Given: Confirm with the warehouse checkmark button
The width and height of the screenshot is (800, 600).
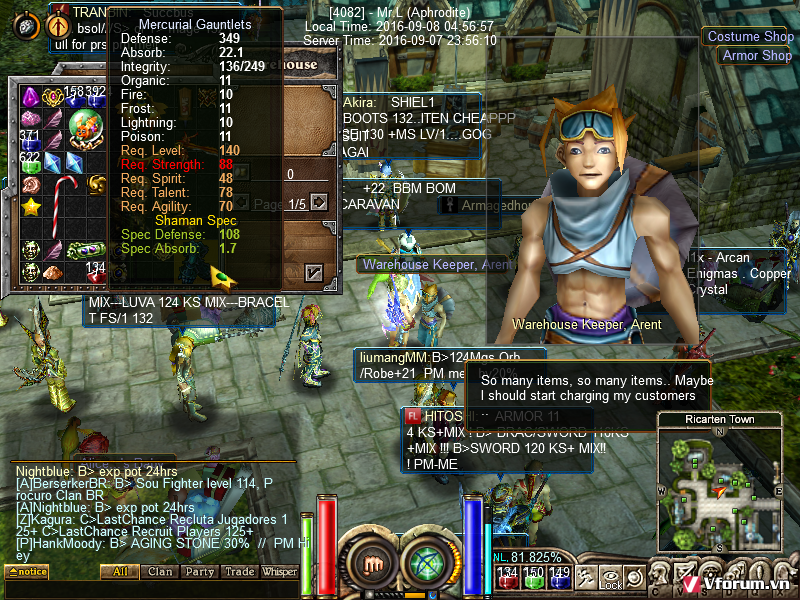Looking at the screenshot, I should [x=313, y=271].
